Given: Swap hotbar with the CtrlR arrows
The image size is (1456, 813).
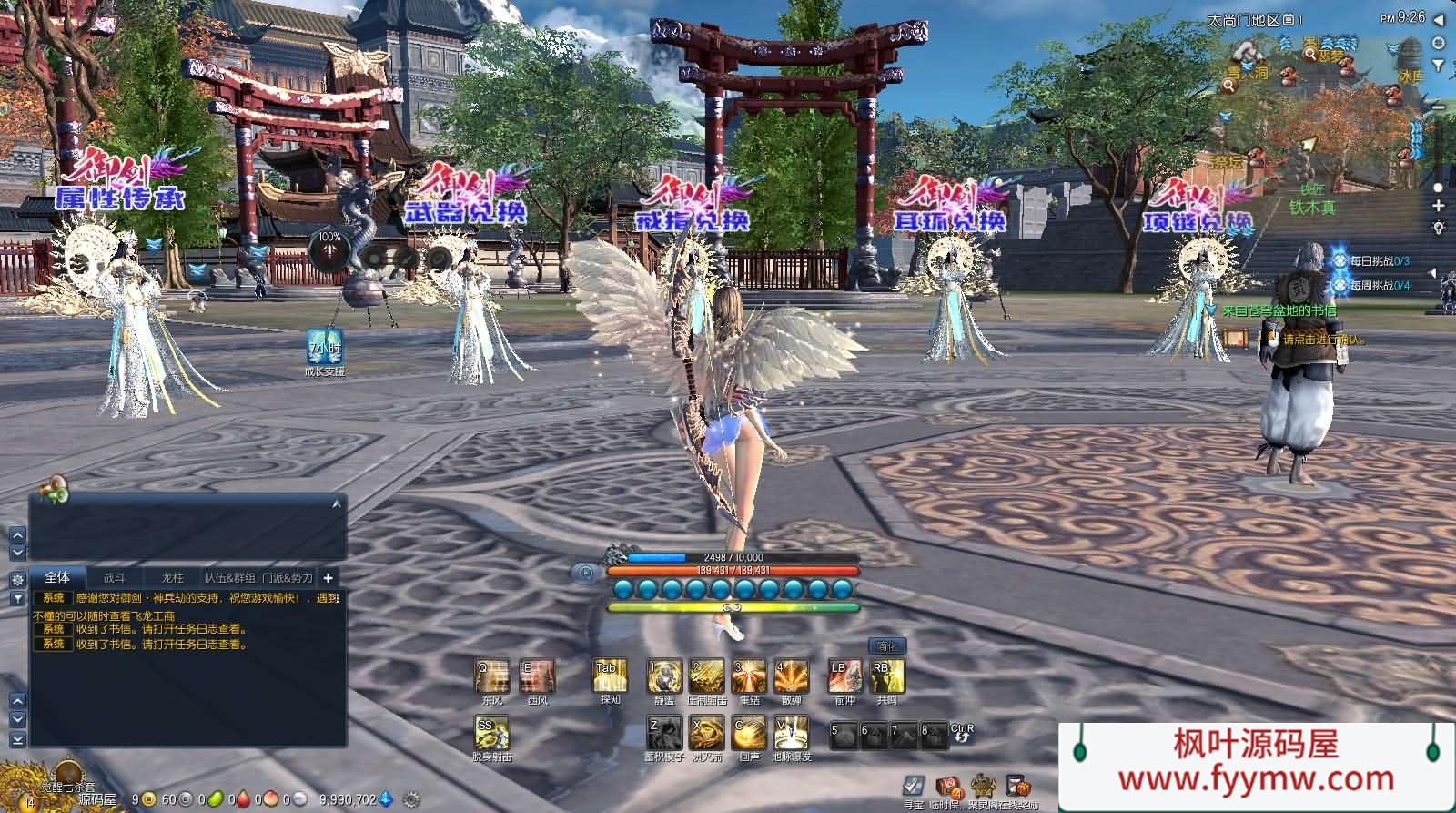Looking at the screenshot, I should [x=962, y=735].
